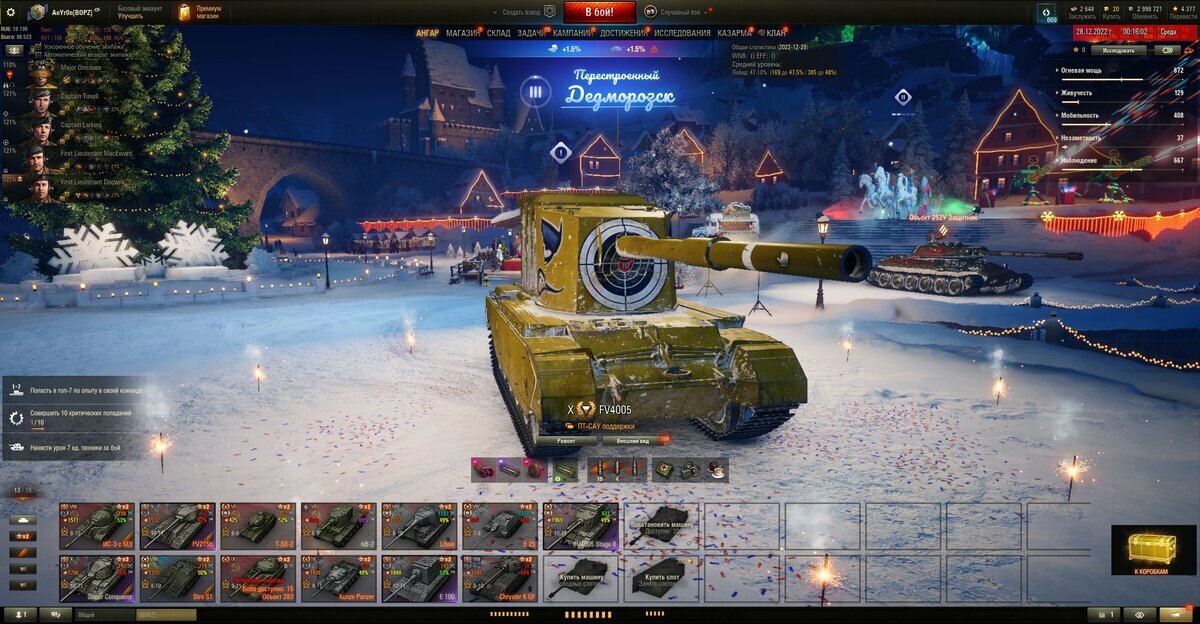Switch to the «Склад» tab
The width and height of the screenshot is (1200, 624).
coord(498,33)
